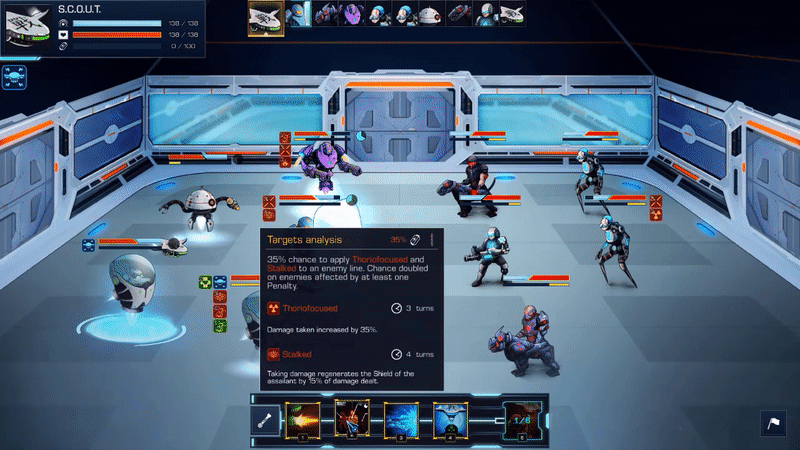The height and width of the screenshot is (450, 800).
Task: Choose the Targets analysis ability card
Action: point(352,418)
